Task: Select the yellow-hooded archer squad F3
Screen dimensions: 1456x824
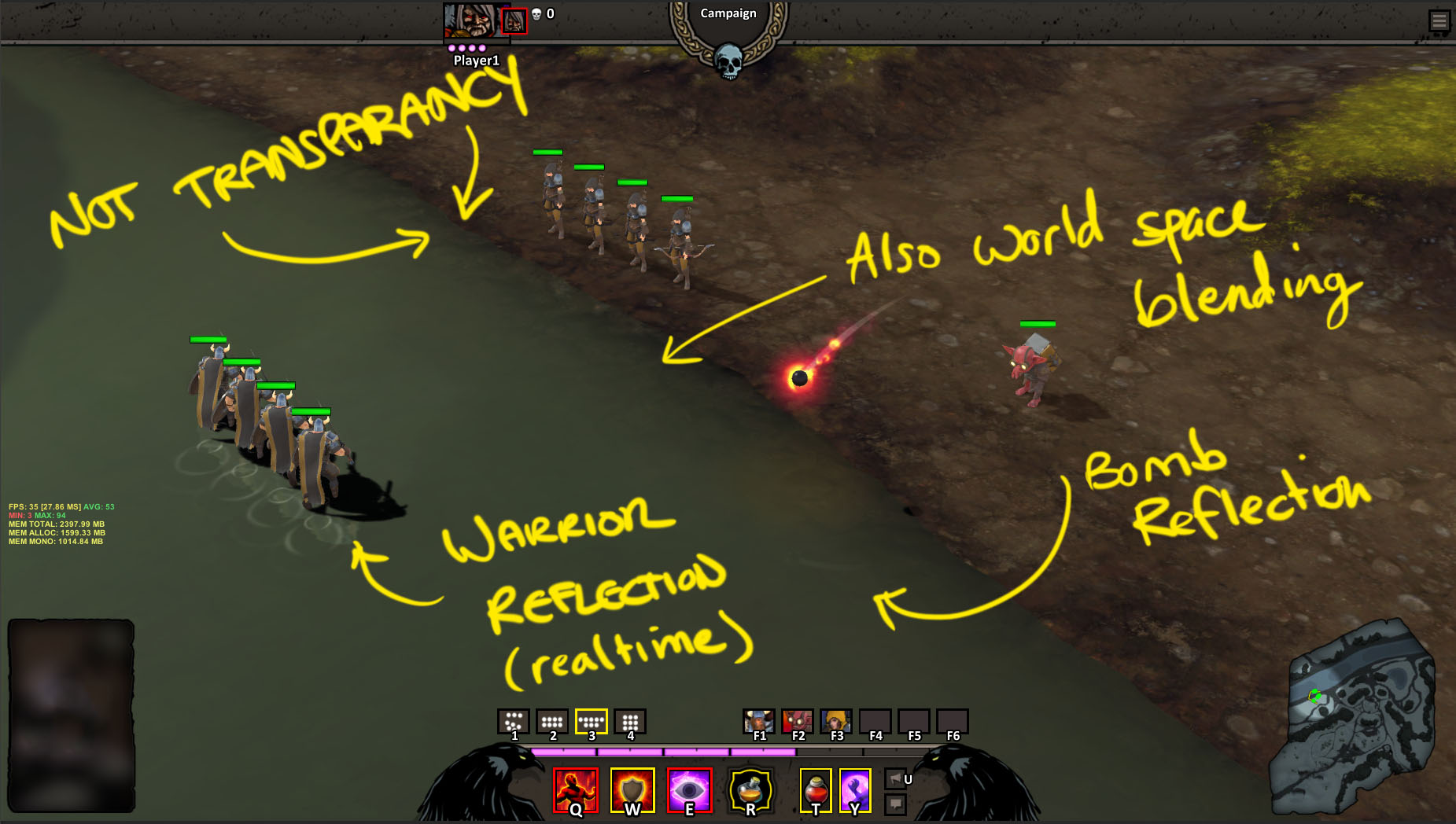Action: [836, 721]
